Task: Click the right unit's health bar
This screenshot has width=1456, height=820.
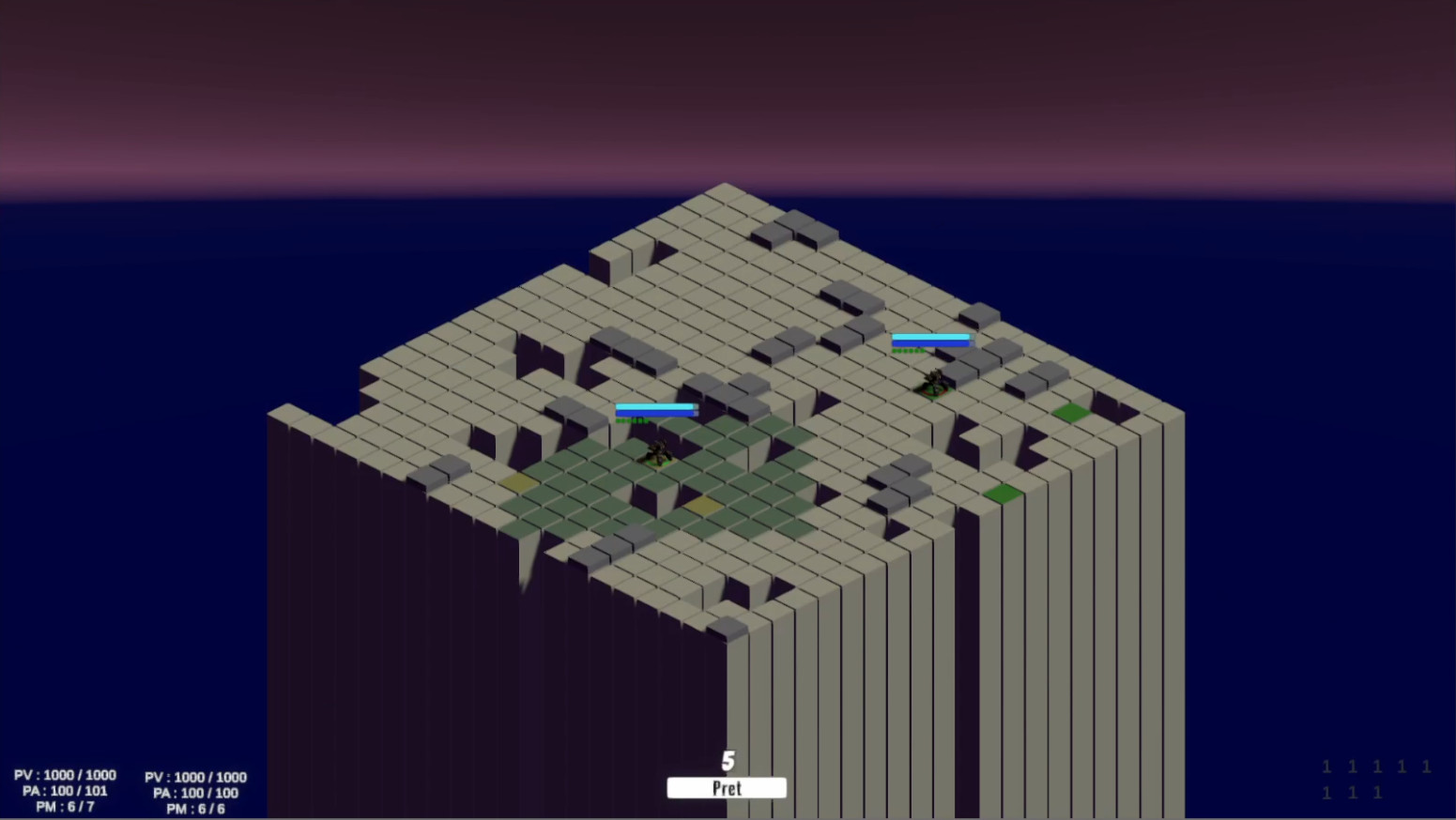Action: click(x=930, y=342)
